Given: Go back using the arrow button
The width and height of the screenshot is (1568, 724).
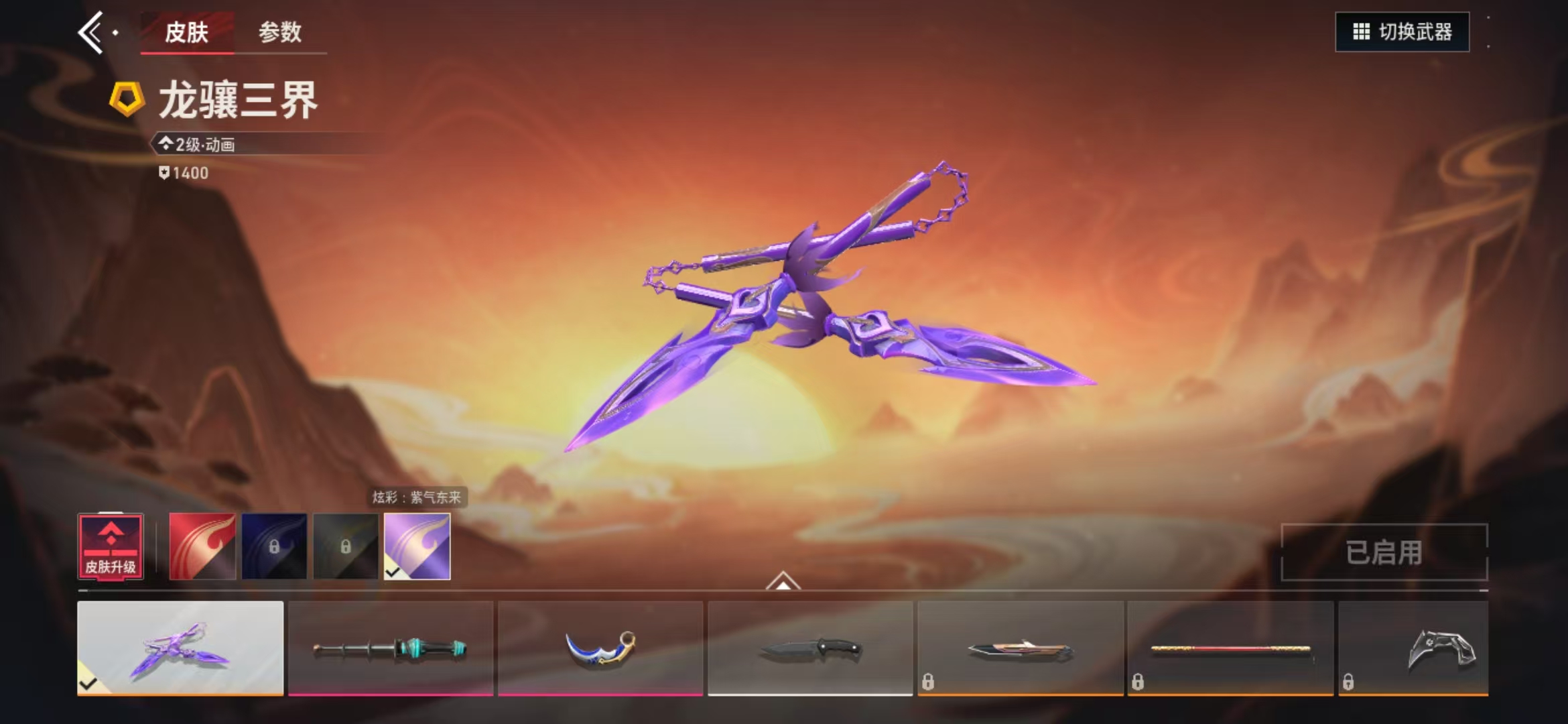Looking at the screenshot, I should coord(92,32).
